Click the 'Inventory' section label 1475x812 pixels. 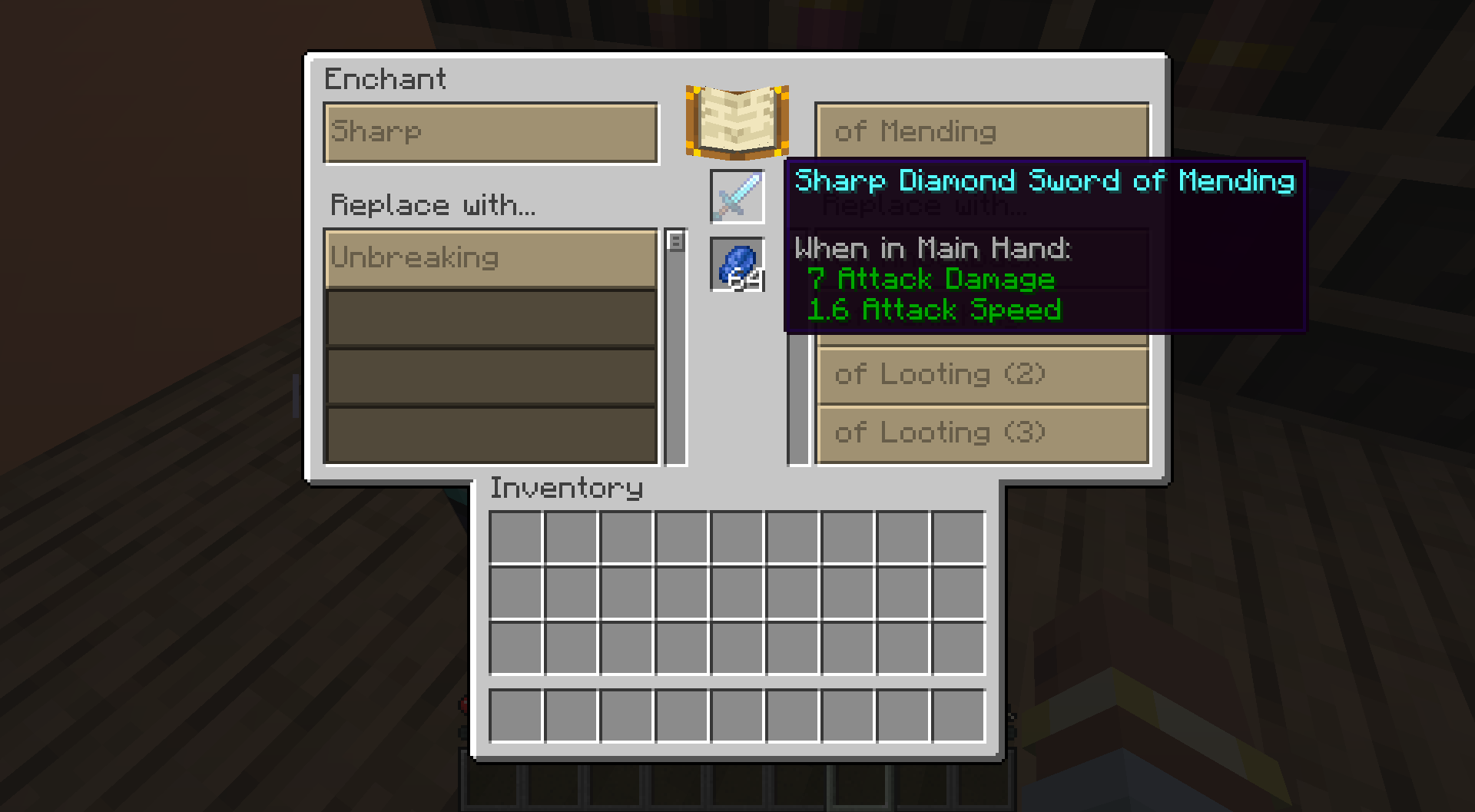click(566, 488)
